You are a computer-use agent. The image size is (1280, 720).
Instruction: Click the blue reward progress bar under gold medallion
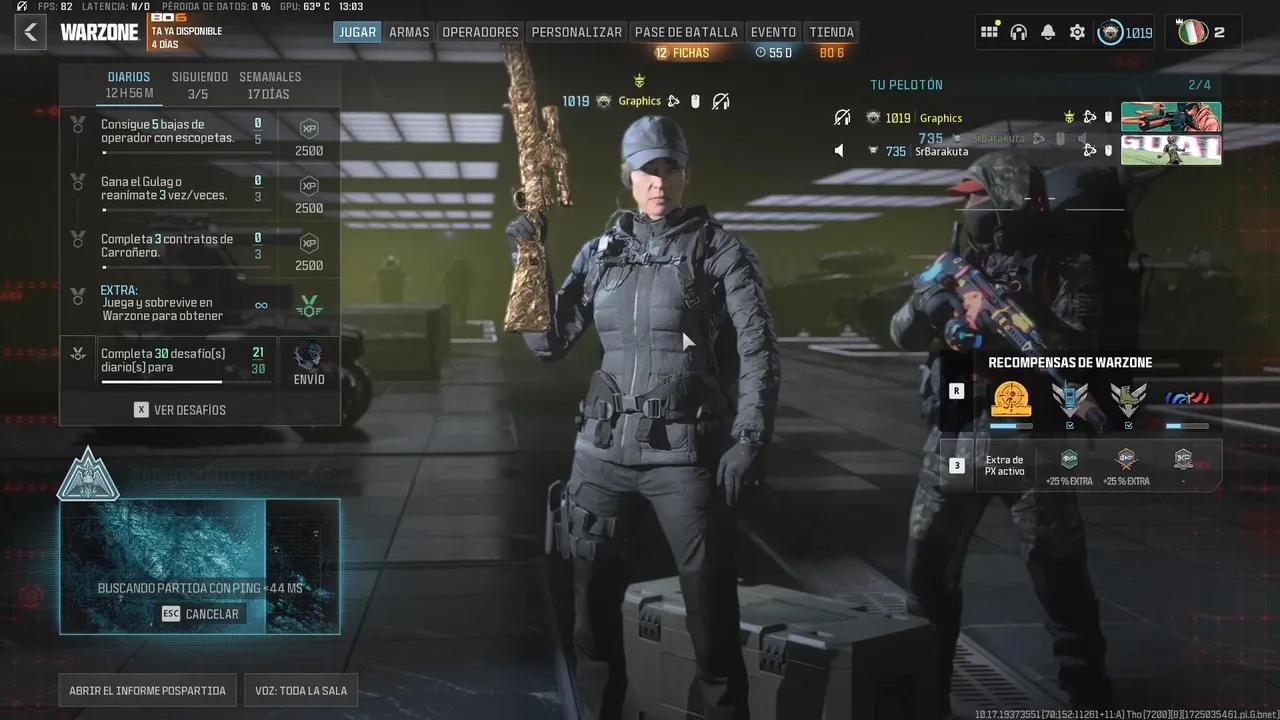1011,426
